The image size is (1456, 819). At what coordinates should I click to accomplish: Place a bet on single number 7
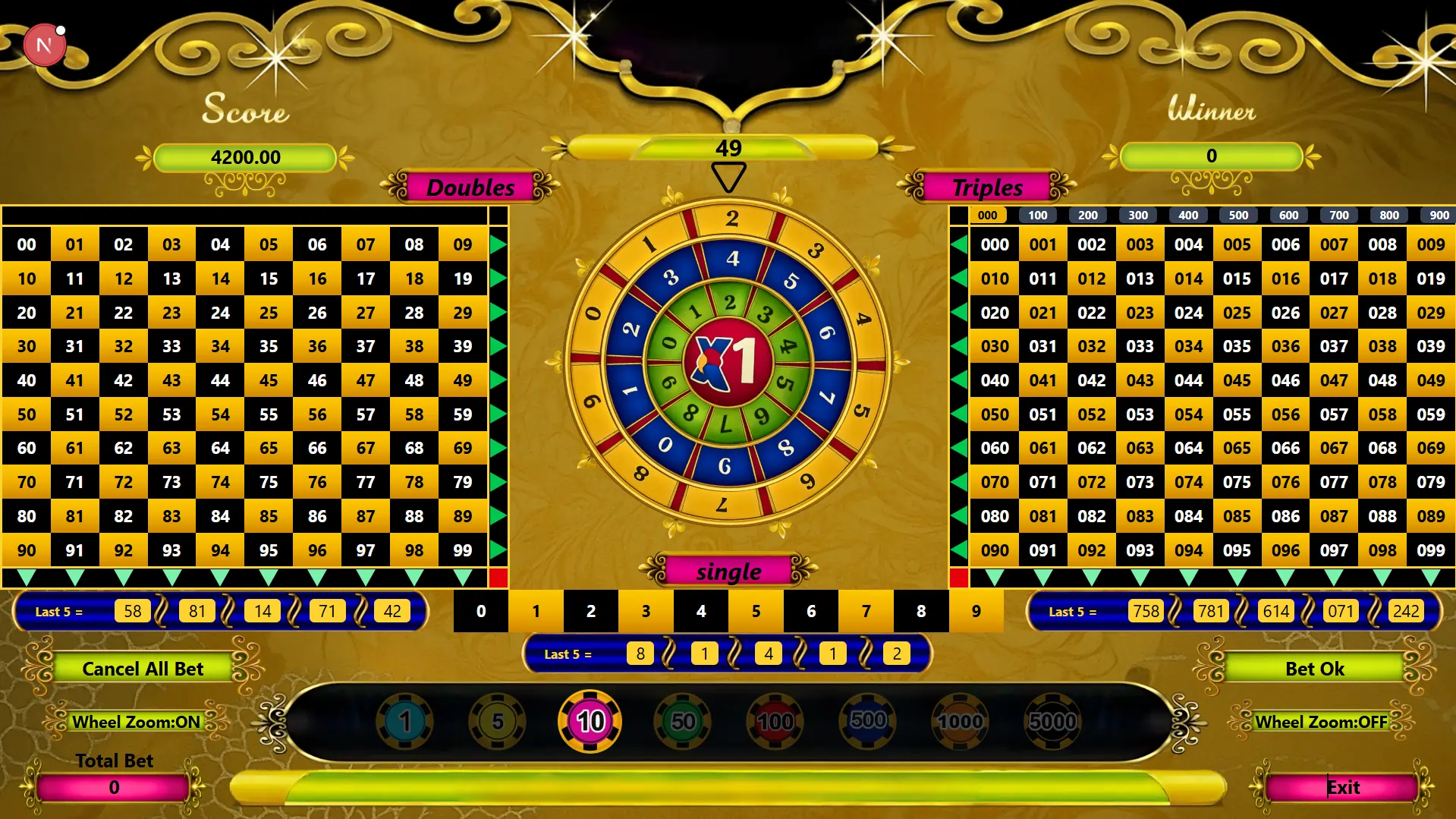[x=866, y=611]
